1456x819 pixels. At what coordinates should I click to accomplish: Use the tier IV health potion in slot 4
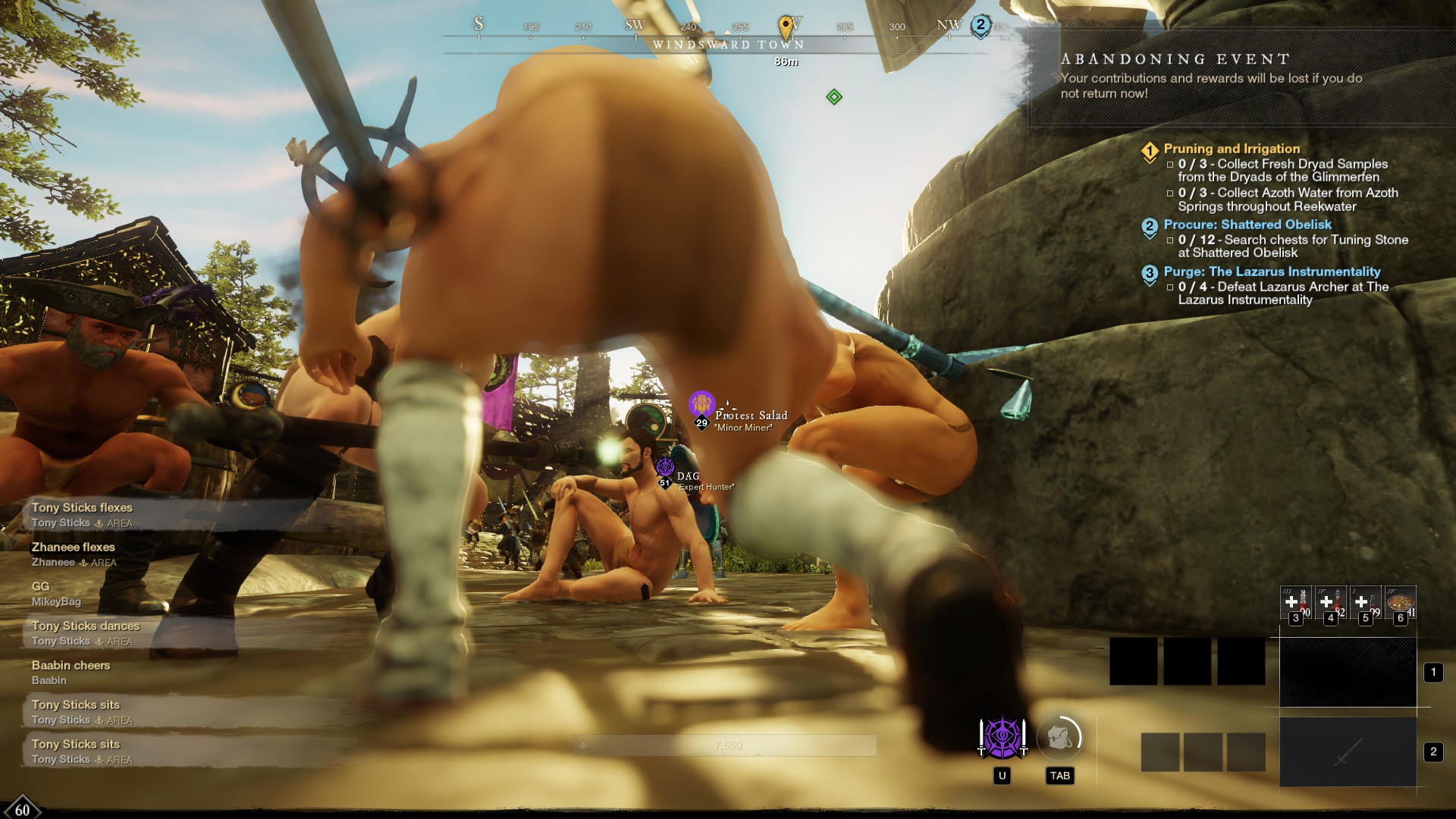click(x=1330, y=604)
